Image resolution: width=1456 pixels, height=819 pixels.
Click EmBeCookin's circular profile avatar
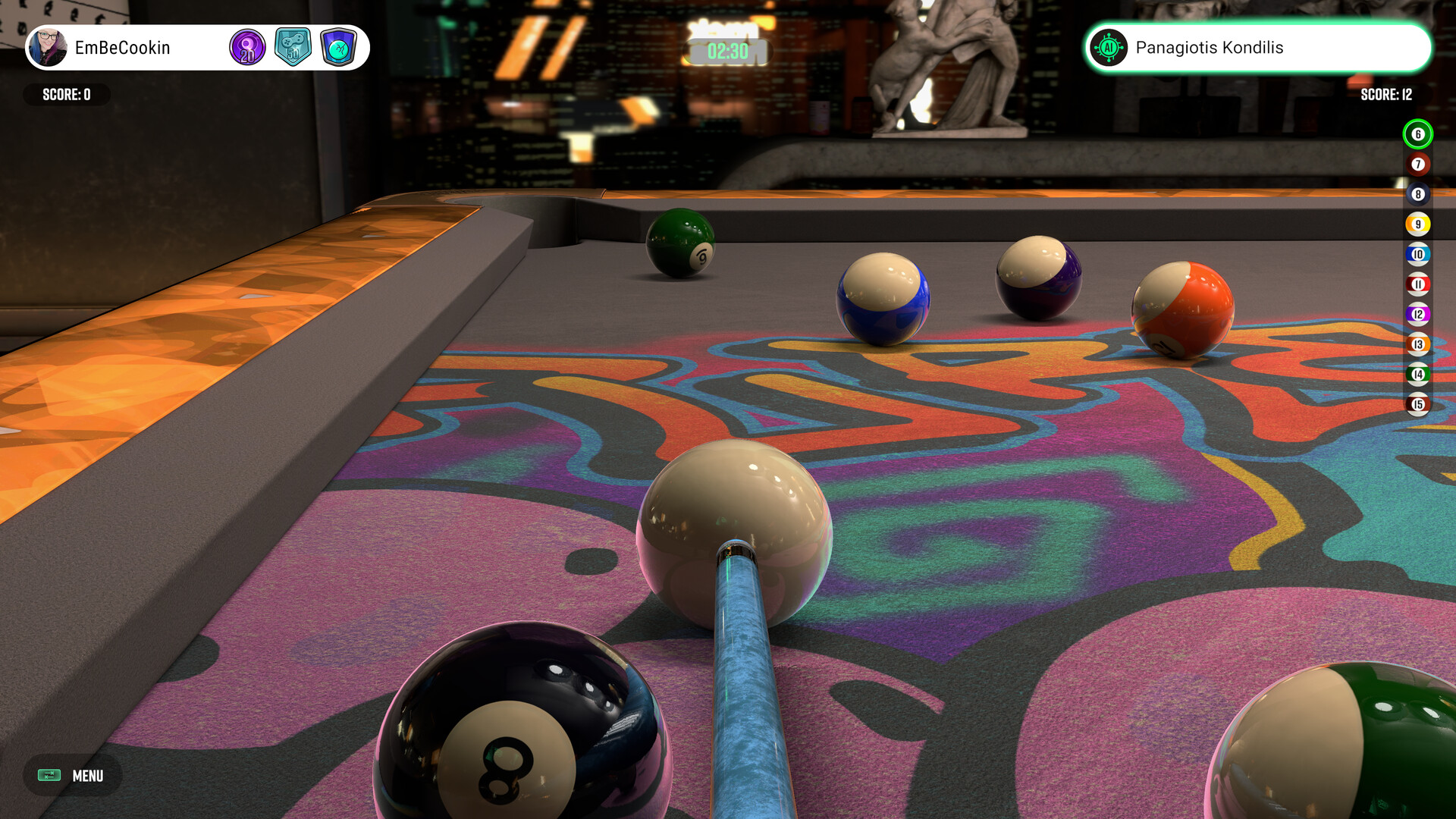(x=50, y=47)
